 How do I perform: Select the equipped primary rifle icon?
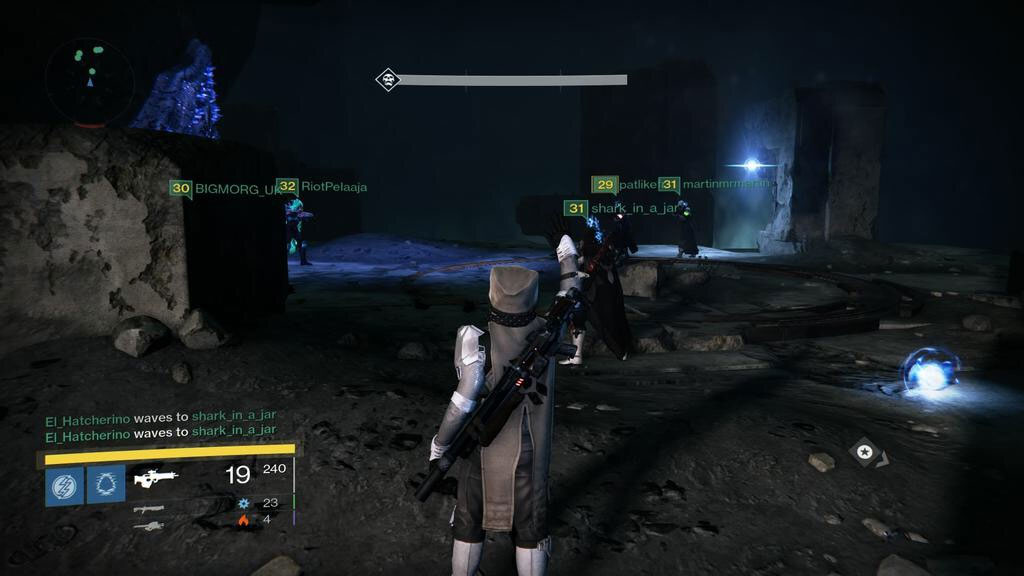[x=155, y=478]
